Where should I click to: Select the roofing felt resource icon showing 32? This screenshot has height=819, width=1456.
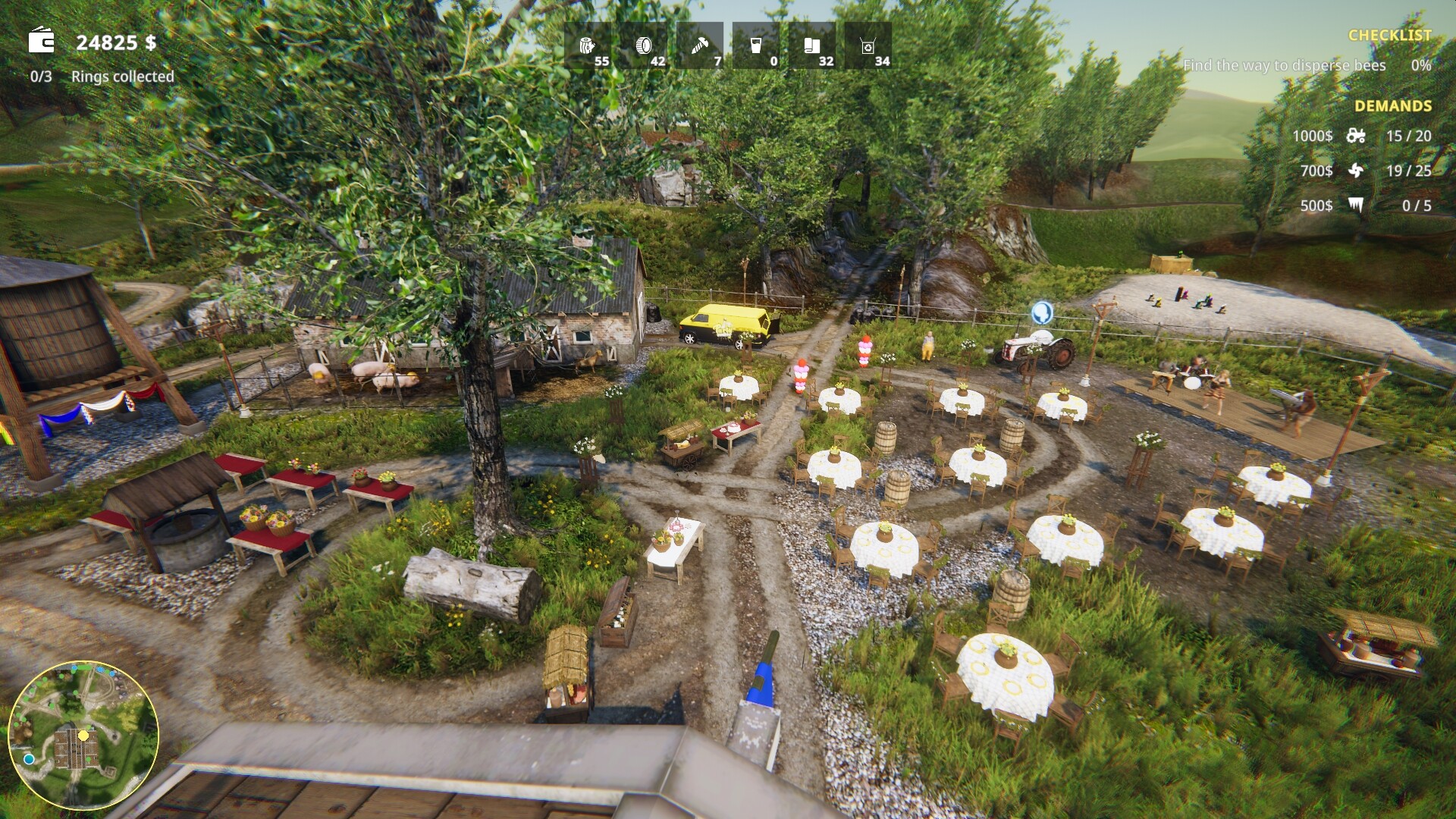click(x=812, y=45)
